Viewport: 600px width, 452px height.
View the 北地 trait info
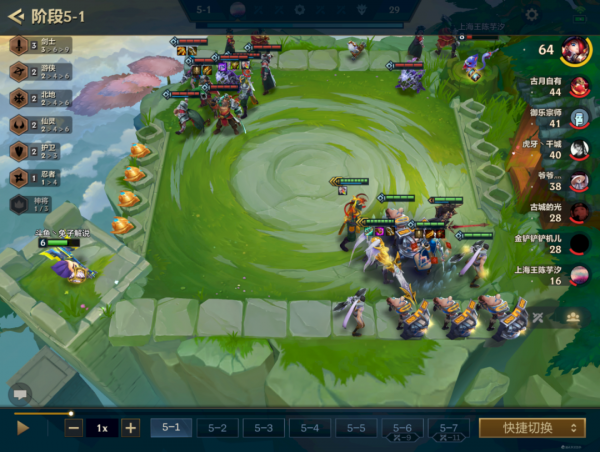click(x=19, y=98)
